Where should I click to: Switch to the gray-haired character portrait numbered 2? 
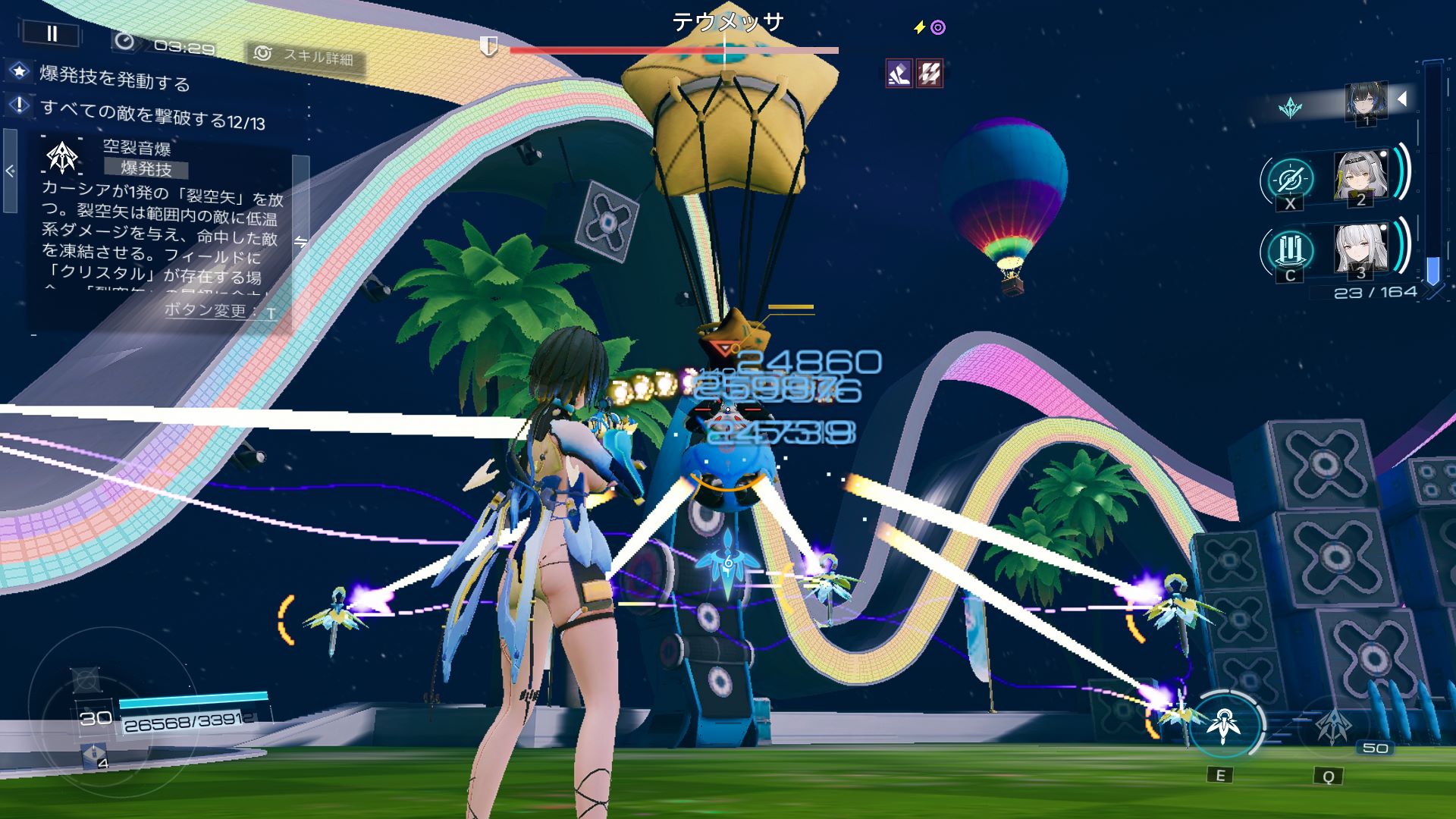tap(1360, 177)
